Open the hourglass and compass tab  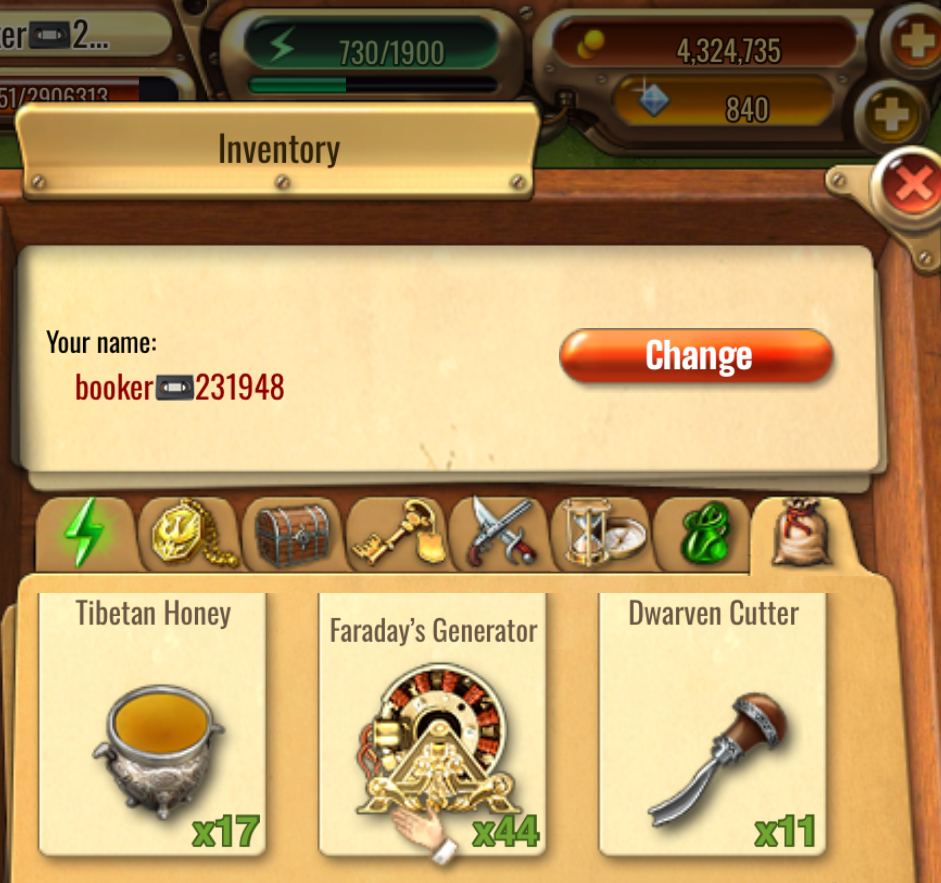point(602,535)
